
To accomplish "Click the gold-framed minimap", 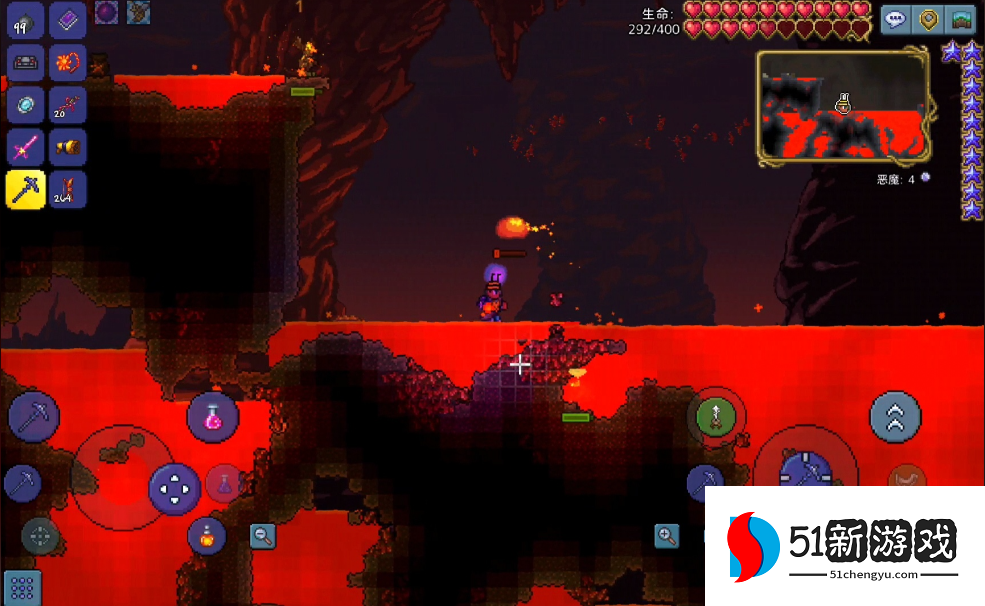I will 843,108.
